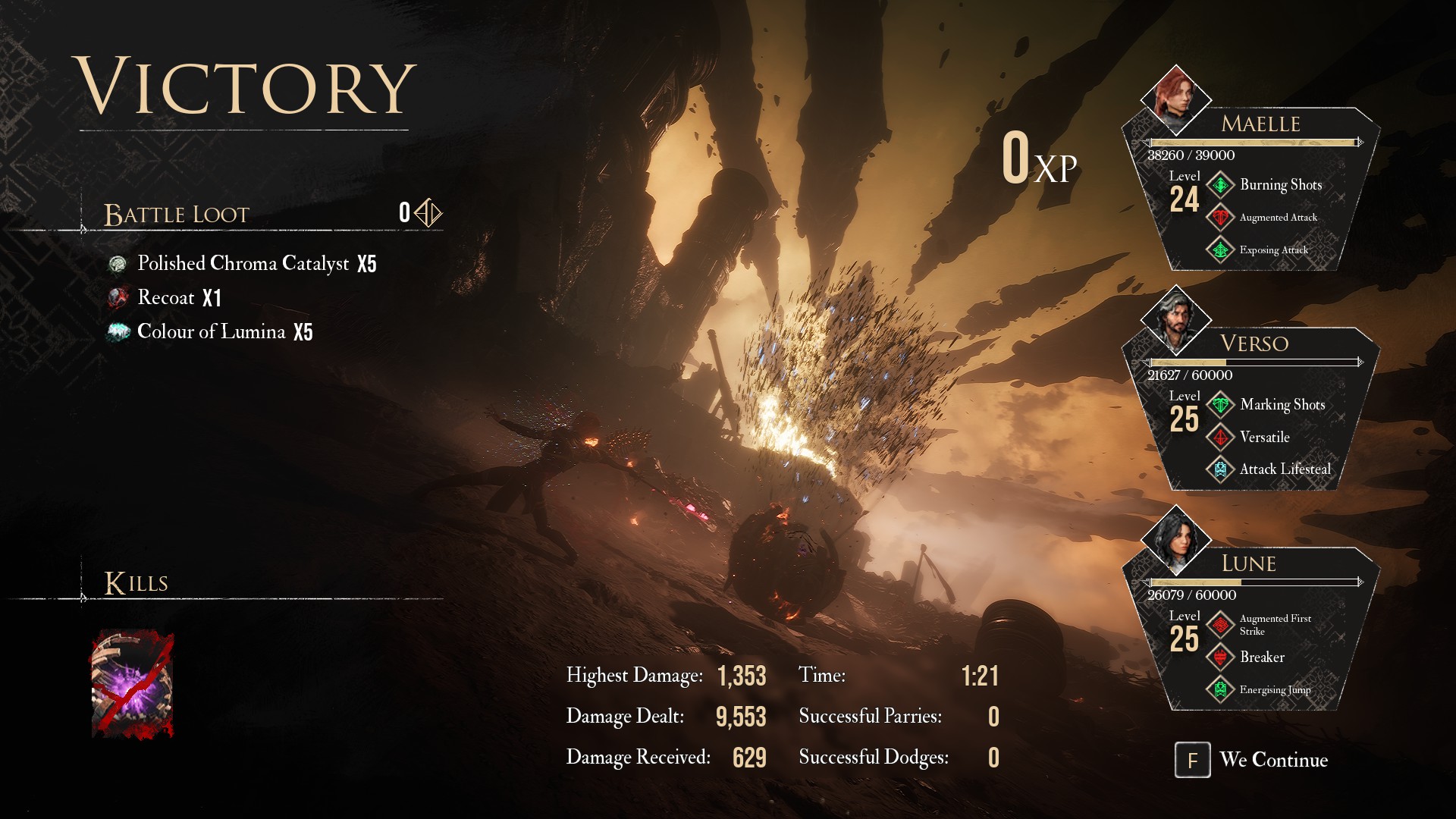Select Verso's Versatile skill icon
The width and height of the screenshot is (1456, 819).
coord(1220,438)
